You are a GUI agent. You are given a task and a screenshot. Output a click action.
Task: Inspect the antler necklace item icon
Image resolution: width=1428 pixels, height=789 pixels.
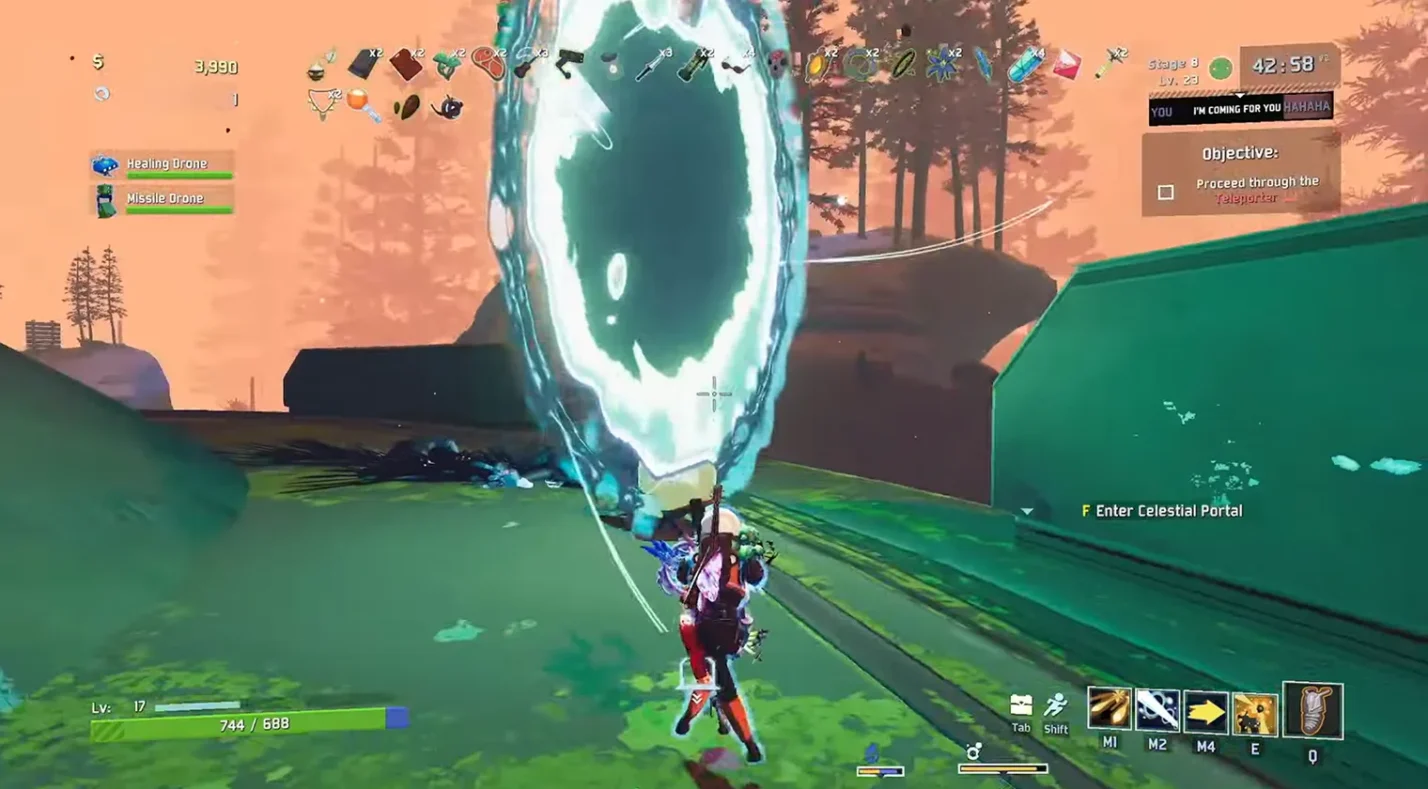click(323, 104)
